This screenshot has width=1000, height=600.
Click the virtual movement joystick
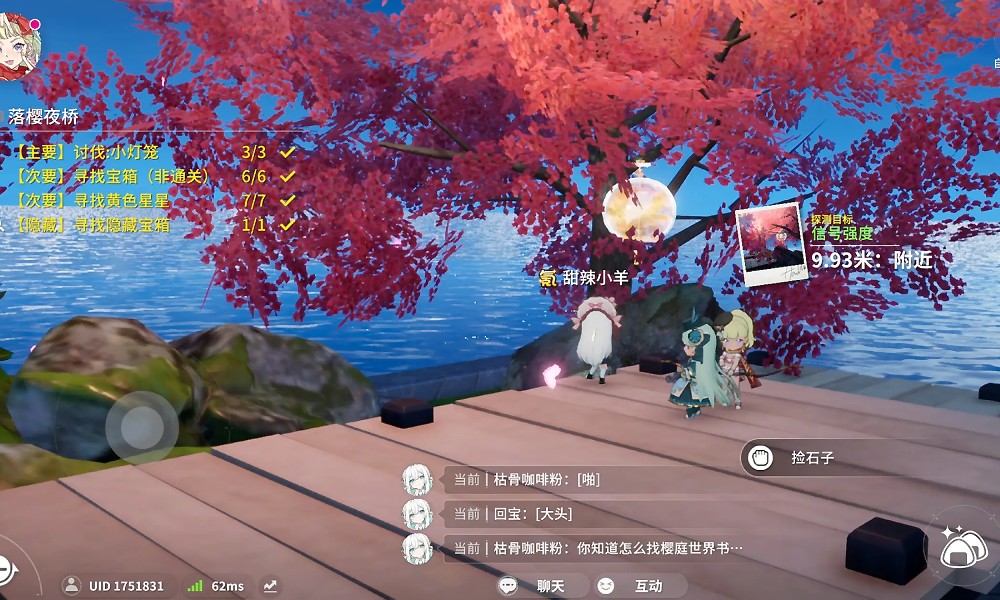pos(142,428)
